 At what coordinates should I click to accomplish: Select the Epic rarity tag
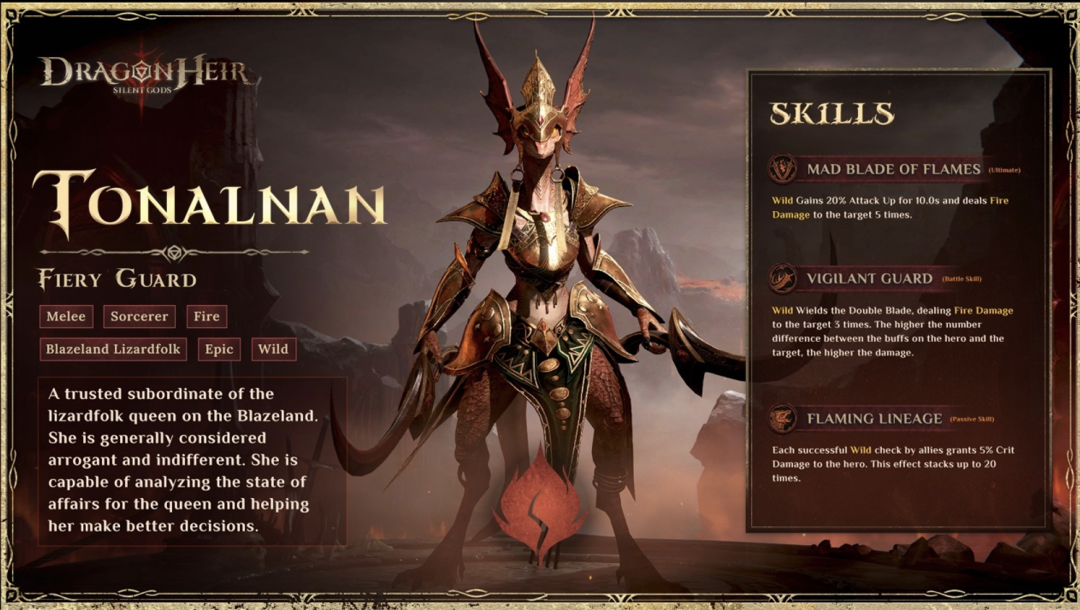point(219,349)
